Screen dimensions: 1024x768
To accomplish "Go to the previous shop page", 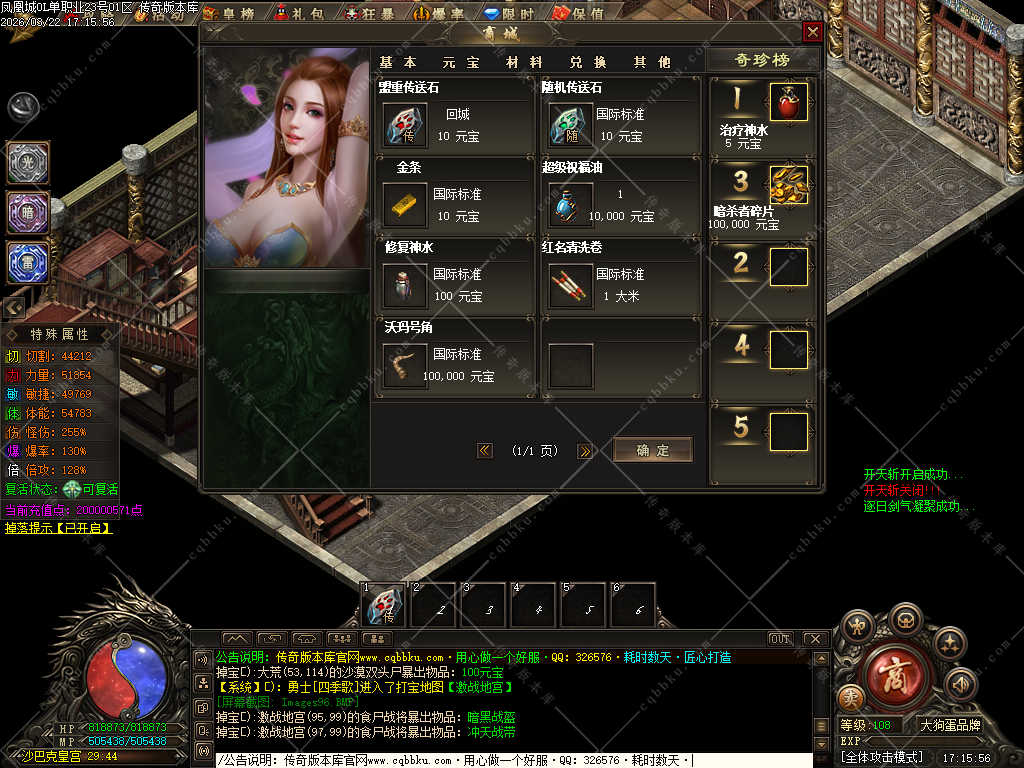I will point(485,451).
